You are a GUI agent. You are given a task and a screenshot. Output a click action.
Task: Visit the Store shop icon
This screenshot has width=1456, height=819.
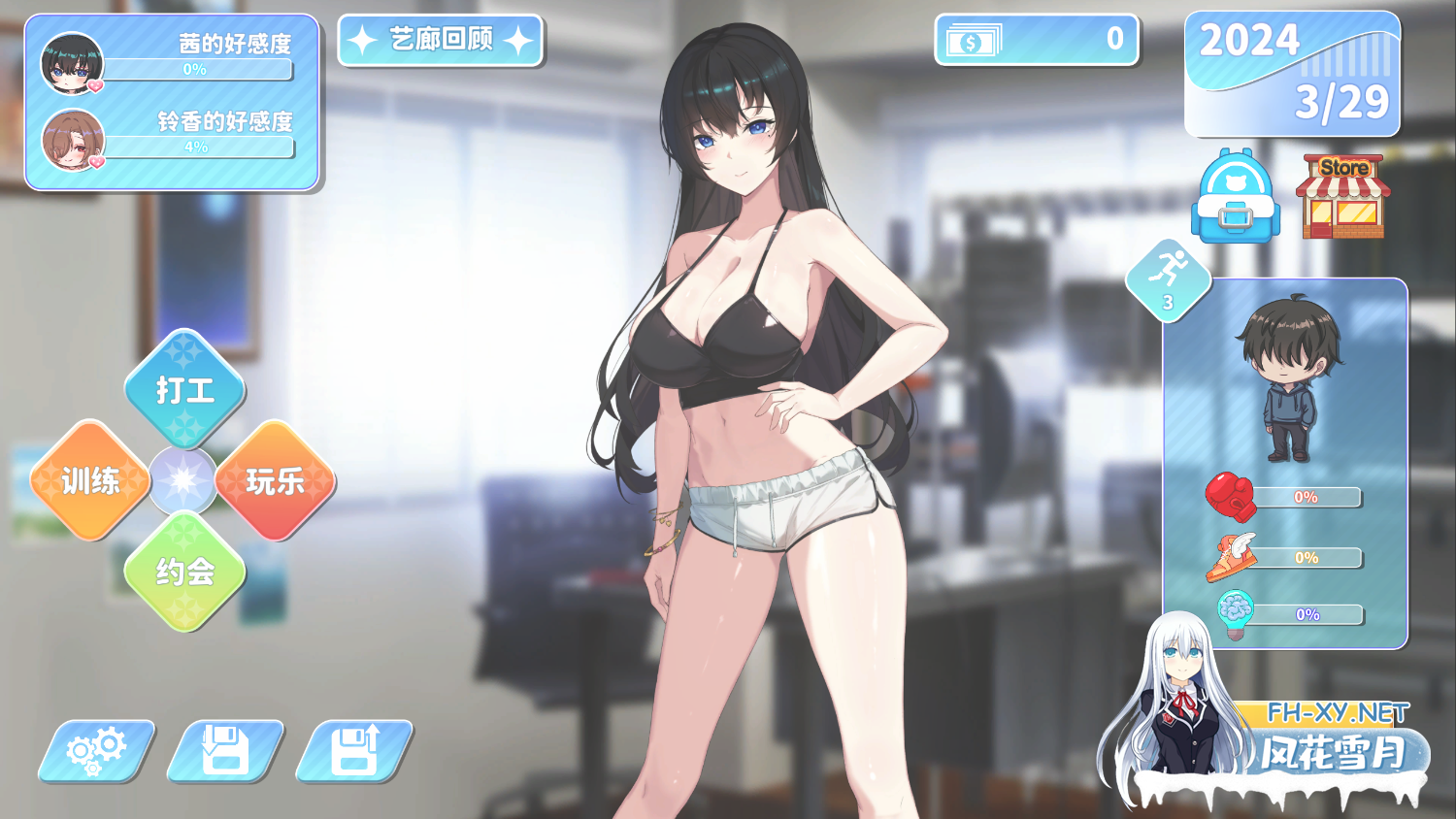tap(1342, 197)
